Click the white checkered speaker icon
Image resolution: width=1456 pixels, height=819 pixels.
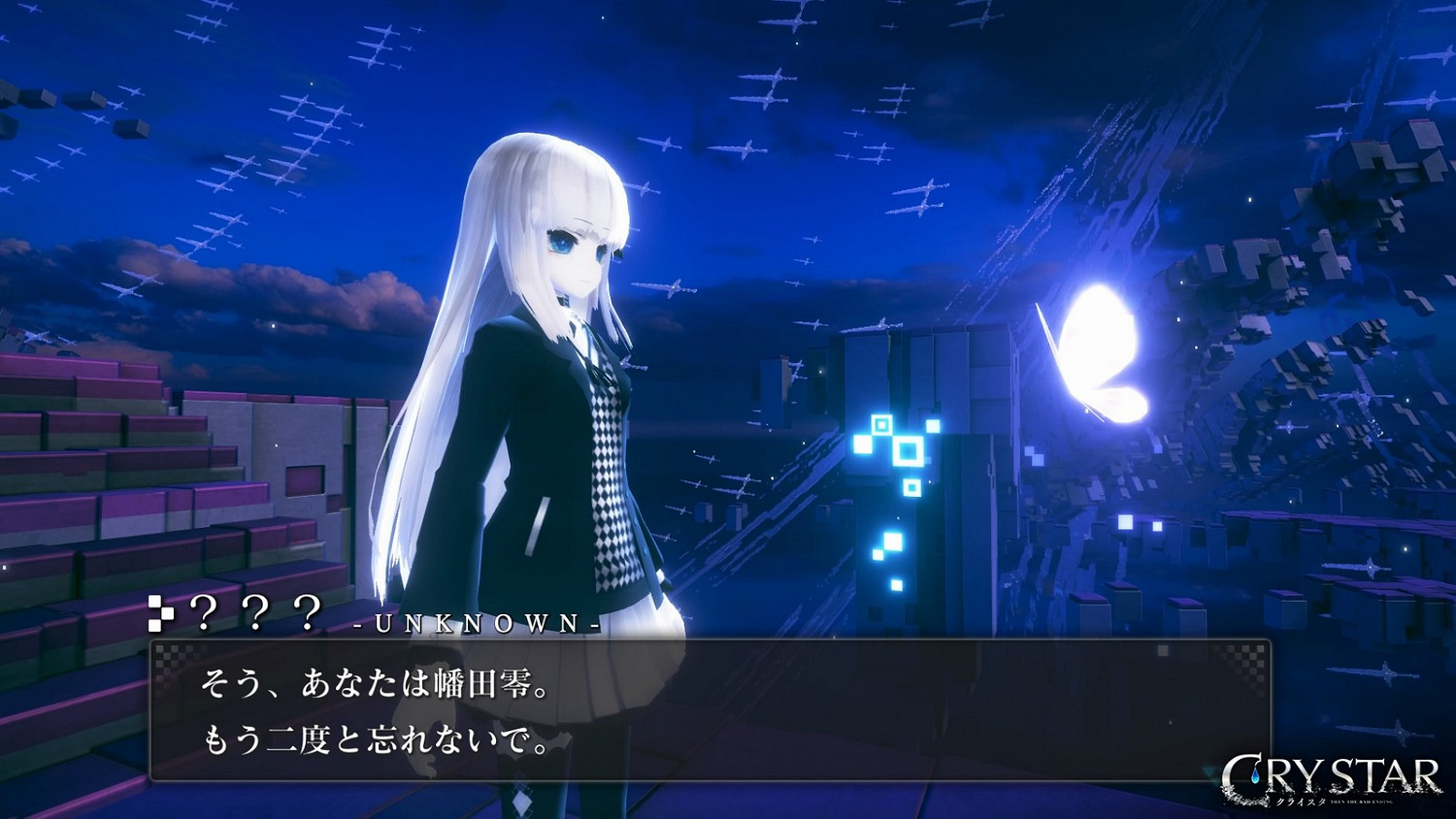pyautogui.click(x=163, y=612)
